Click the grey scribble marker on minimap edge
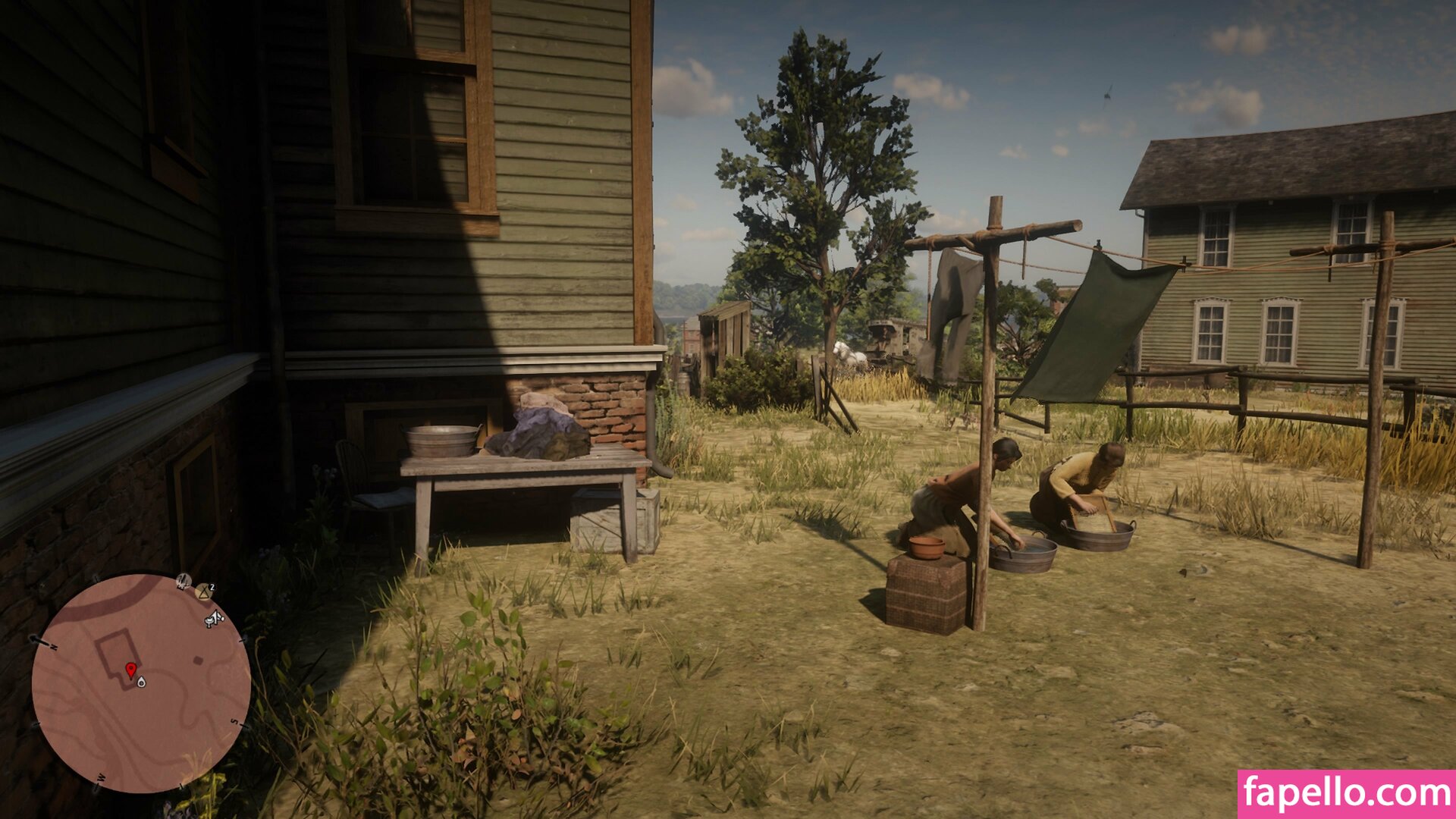 coord(183,582)
